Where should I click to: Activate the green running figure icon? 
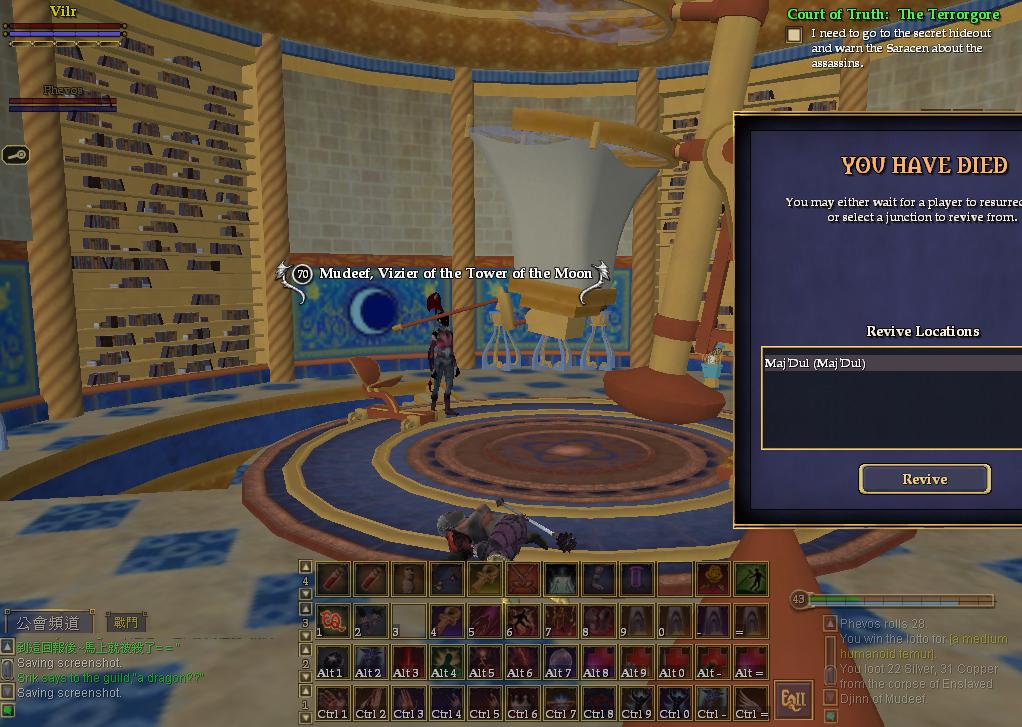(x=751, y=578)
